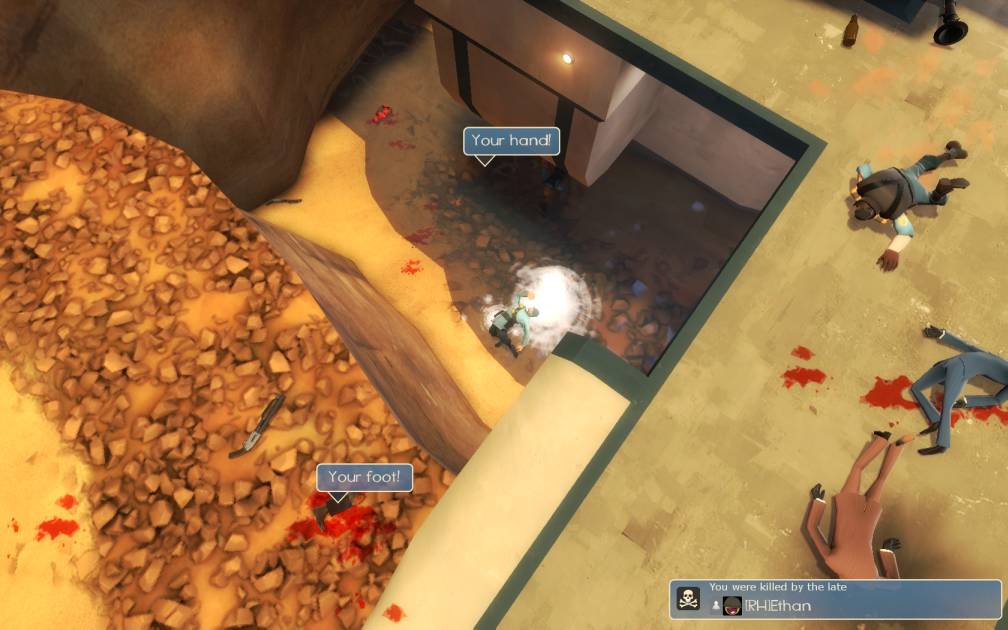The height and width of the screenshot is (630, 1008).
Task: Click killer [RH]Ethan's name in the death panel
Action: [778, 605]
